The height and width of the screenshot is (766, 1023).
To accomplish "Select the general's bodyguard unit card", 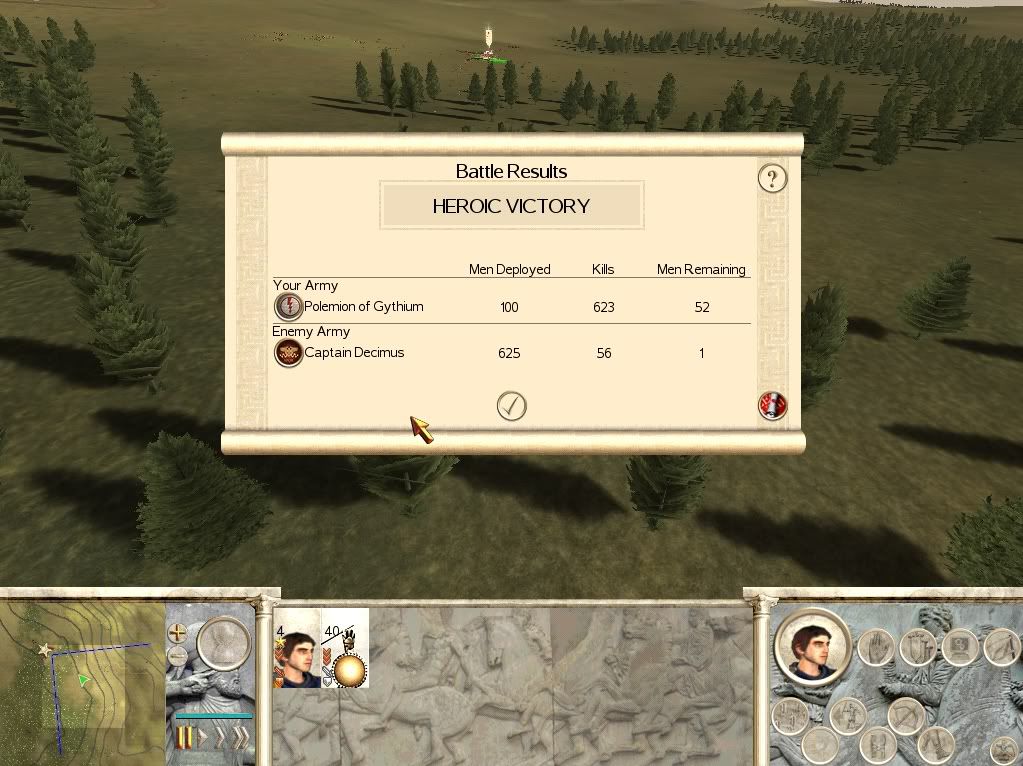I will pos(296,648).
